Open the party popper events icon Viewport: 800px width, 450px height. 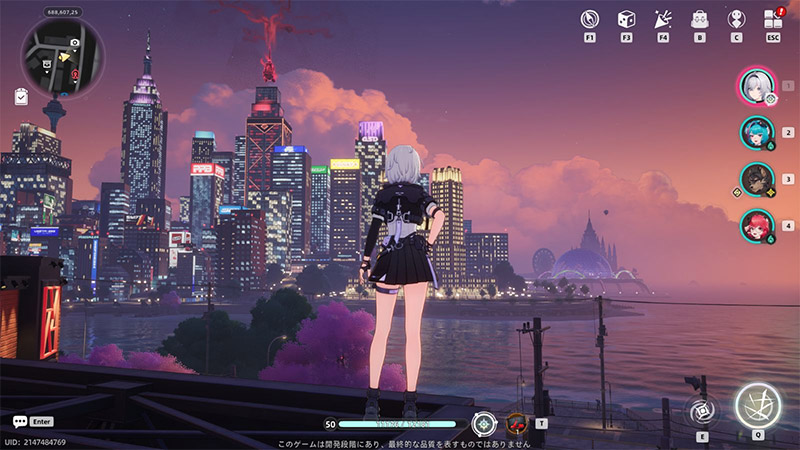click(662, 19)
